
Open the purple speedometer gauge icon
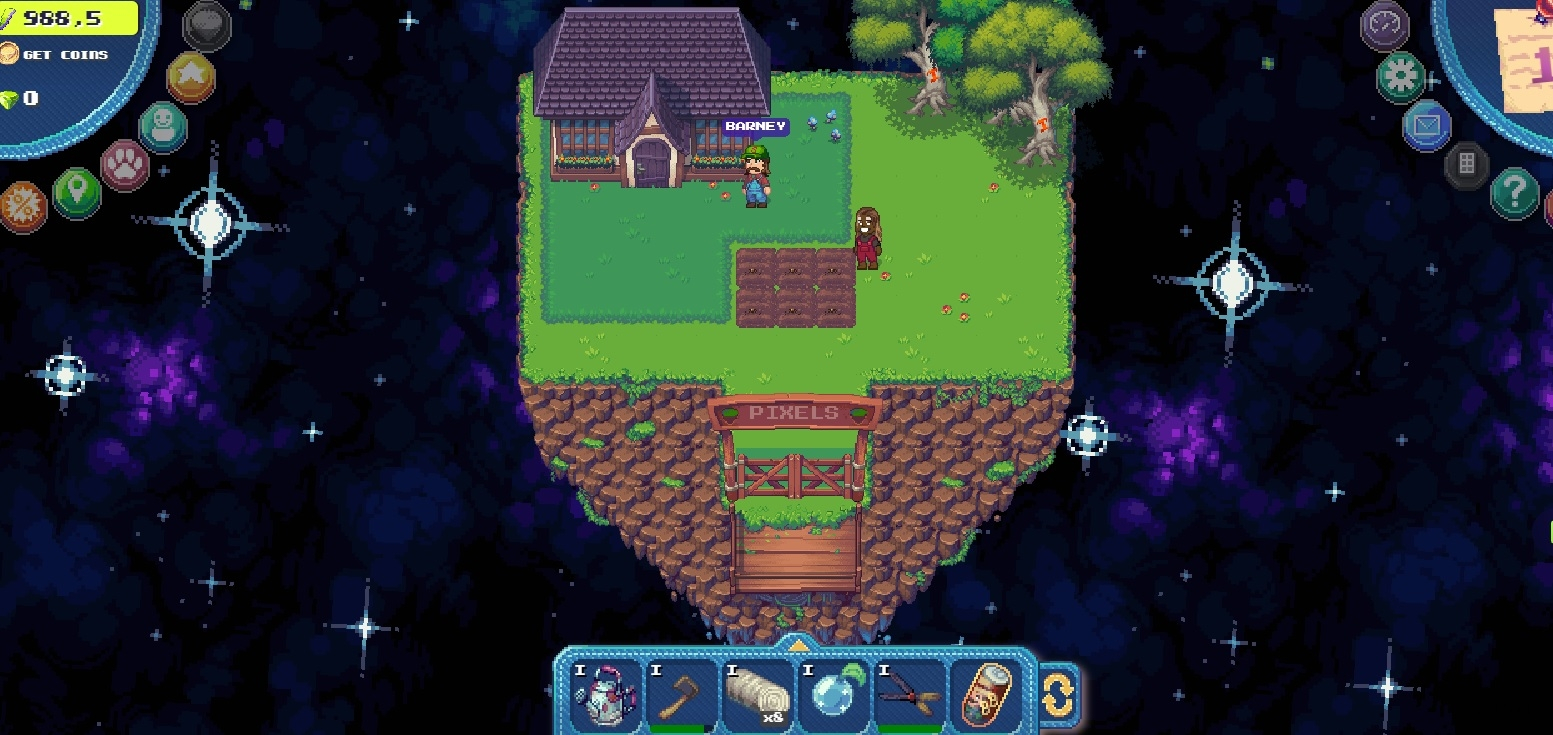tap(1385, 27)
